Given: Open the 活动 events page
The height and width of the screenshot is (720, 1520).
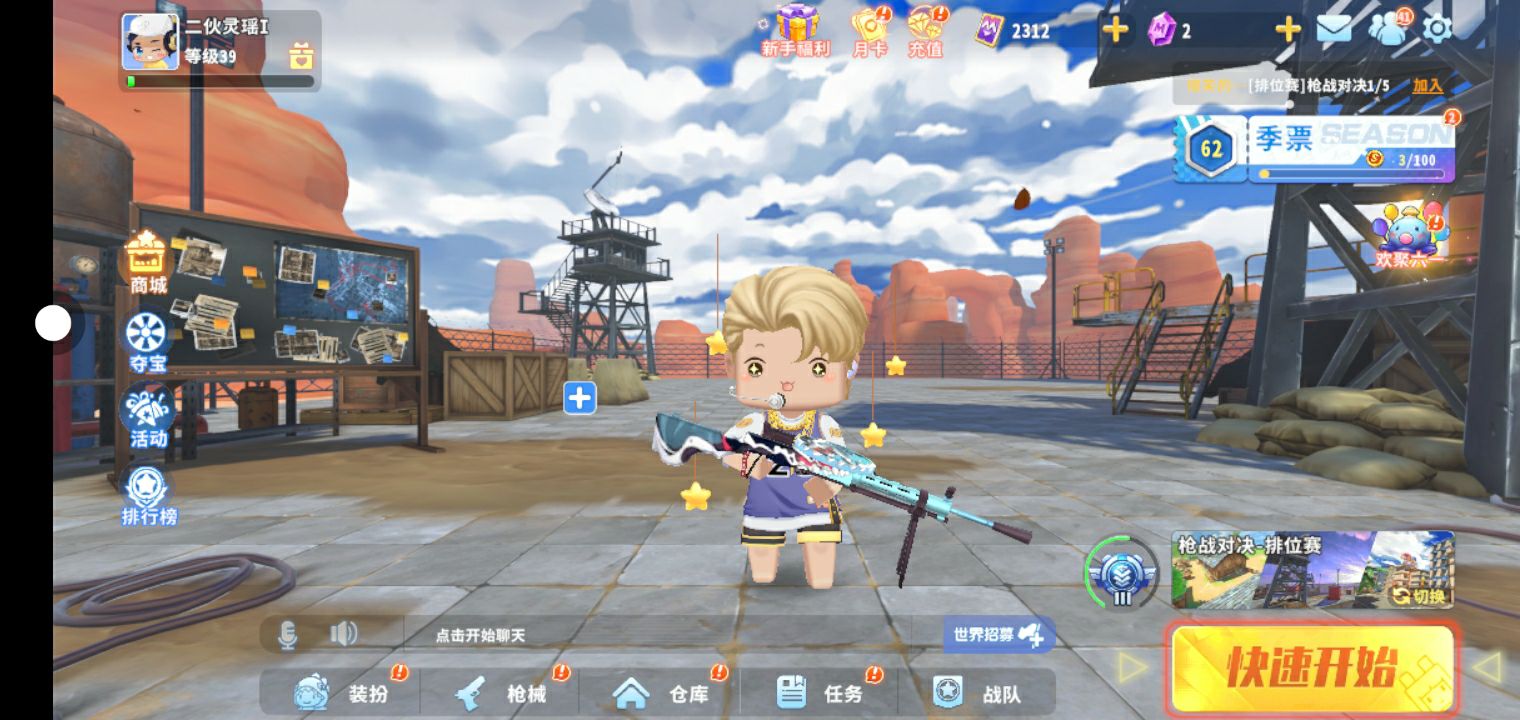Looking at the screenshot, I should coord(147,416).
